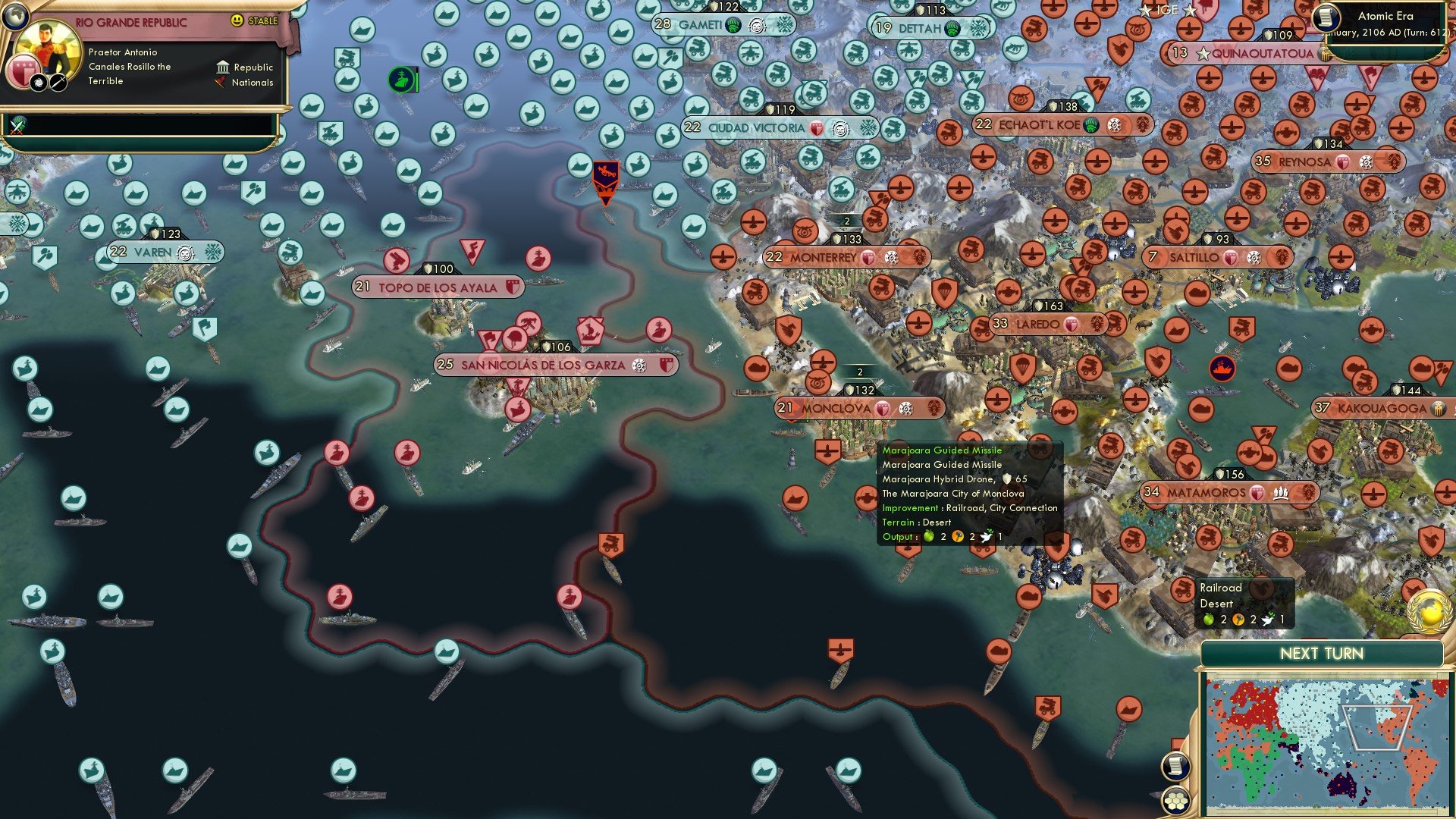
Task: Open the Civilopedia scroll icon above the minimap
Action: [1175, 765]
